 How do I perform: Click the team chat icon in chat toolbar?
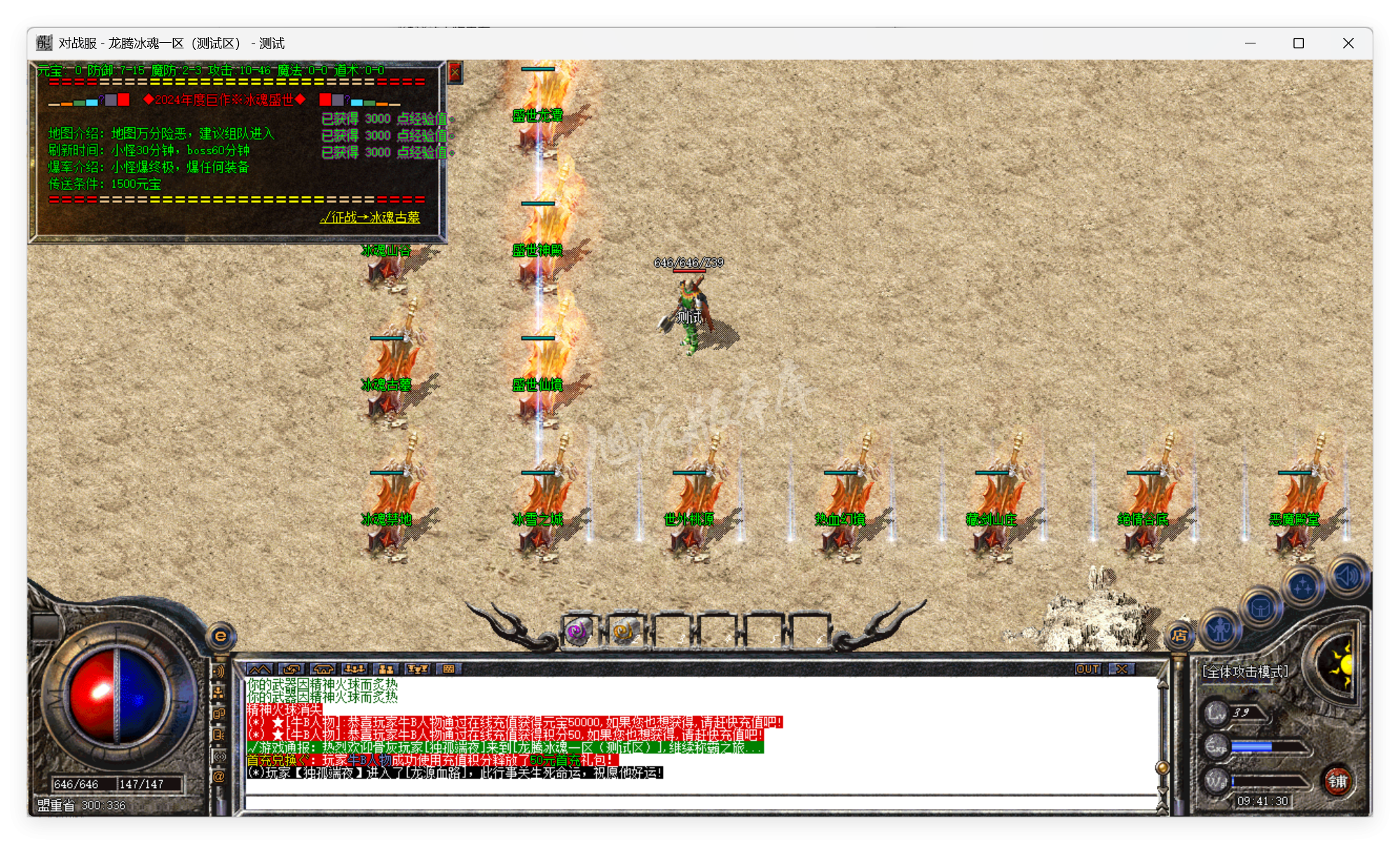point(355,669)
